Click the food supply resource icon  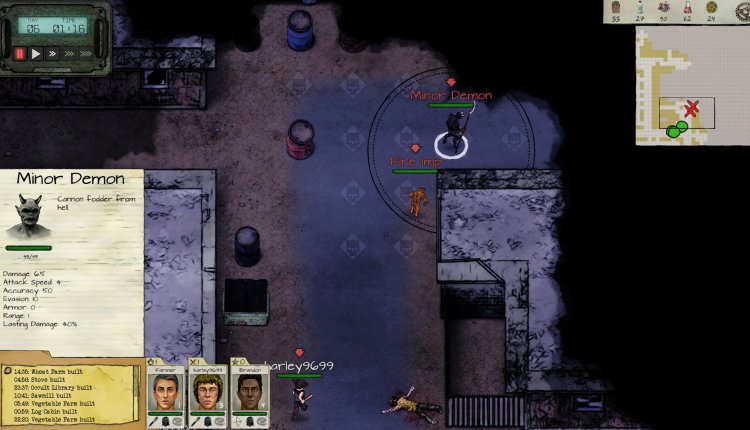[617, 7]
